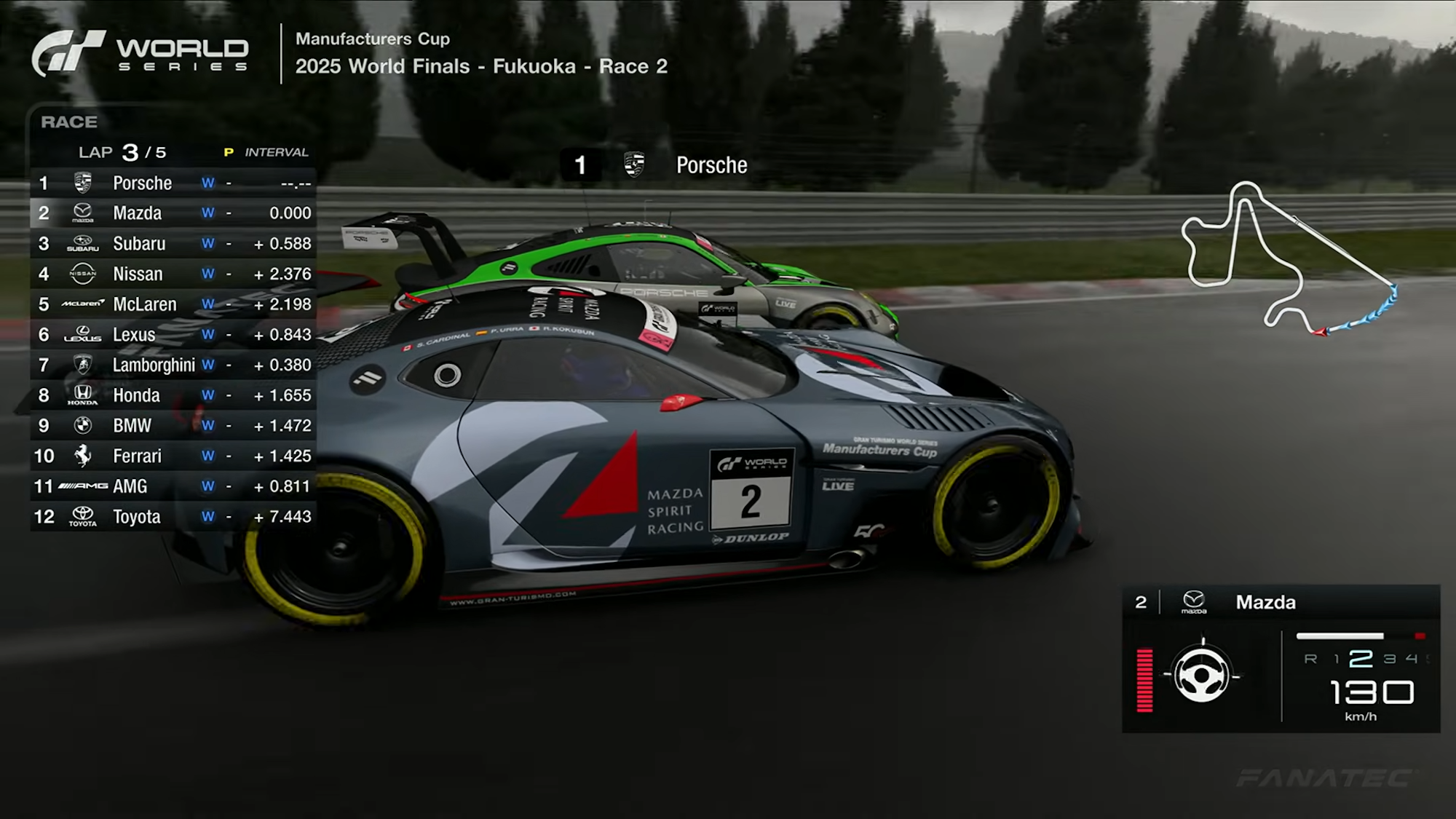Select the AMG standings row
Image resolution: width=1456 pixels, height=819 pixels.
point(173,486)
